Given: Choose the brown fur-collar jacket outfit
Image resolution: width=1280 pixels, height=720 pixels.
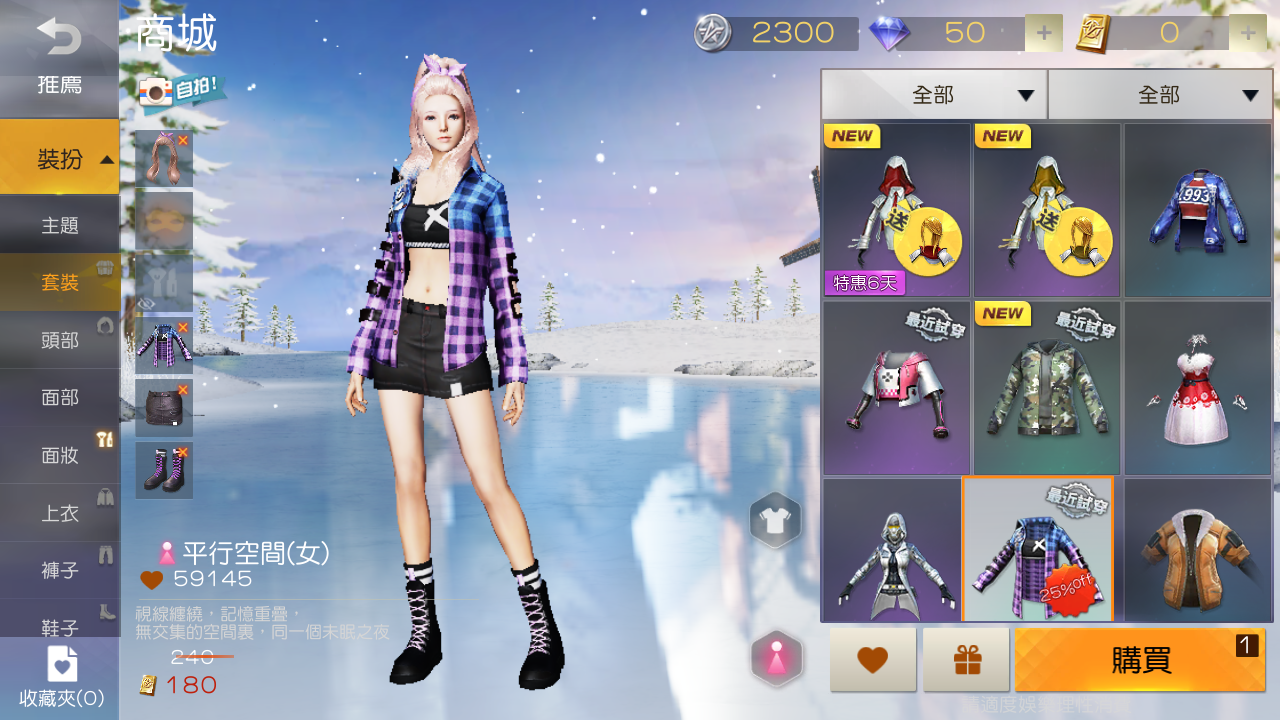Looking at the screenshot, I should pyautogui.click(x=1198, y=550).
